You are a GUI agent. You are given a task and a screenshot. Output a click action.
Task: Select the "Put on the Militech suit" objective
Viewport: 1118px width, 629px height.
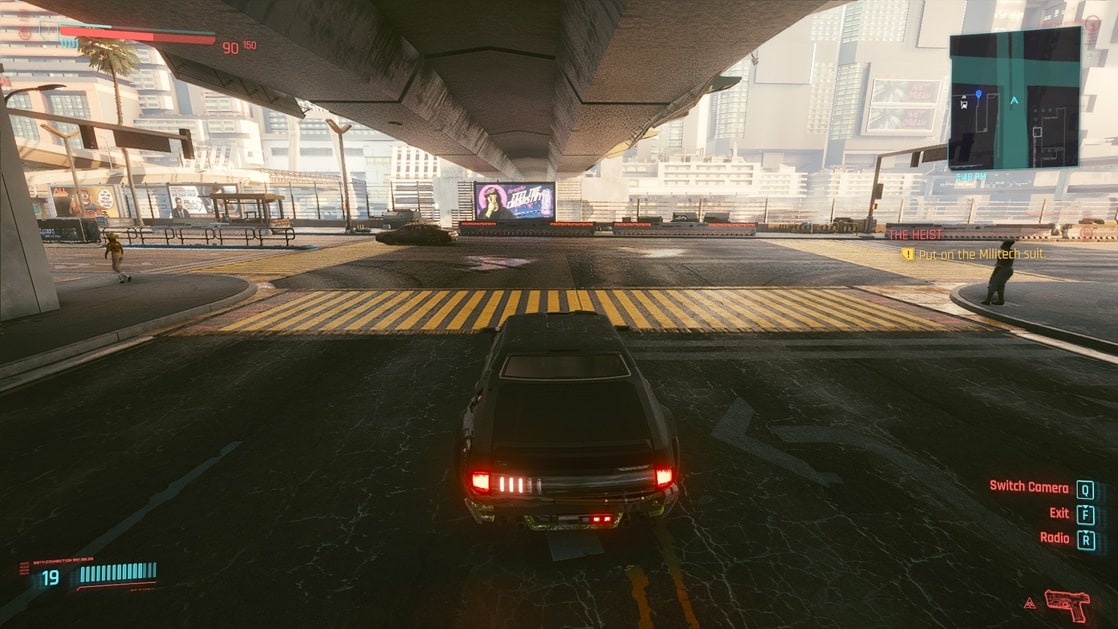(x=980, y=254)
